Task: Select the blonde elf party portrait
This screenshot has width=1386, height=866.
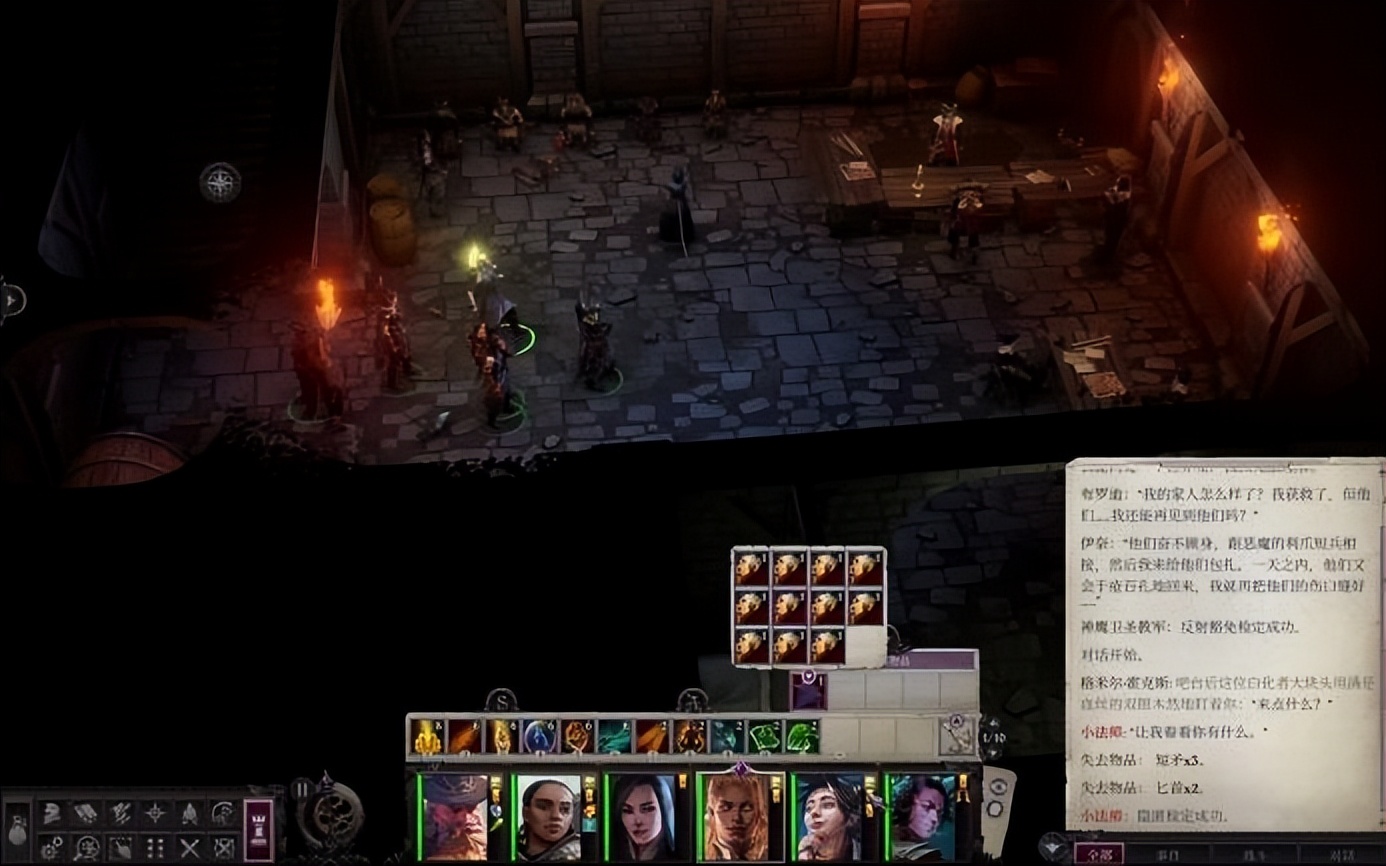Action: pyautogui.click(x=735, y=816)
